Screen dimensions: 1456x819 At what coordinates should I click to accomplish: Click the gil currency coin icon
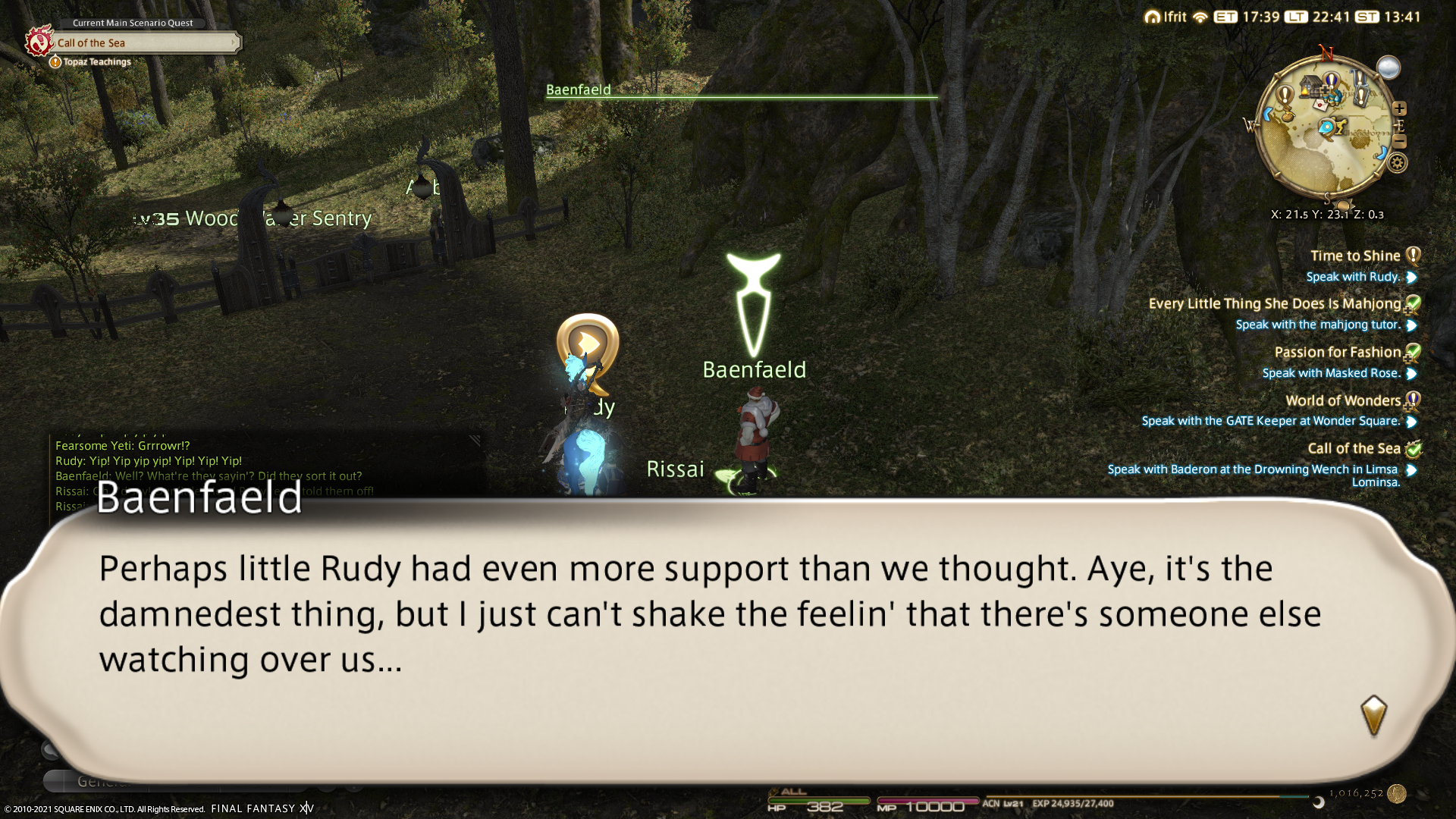click(x=1397, y=794)
